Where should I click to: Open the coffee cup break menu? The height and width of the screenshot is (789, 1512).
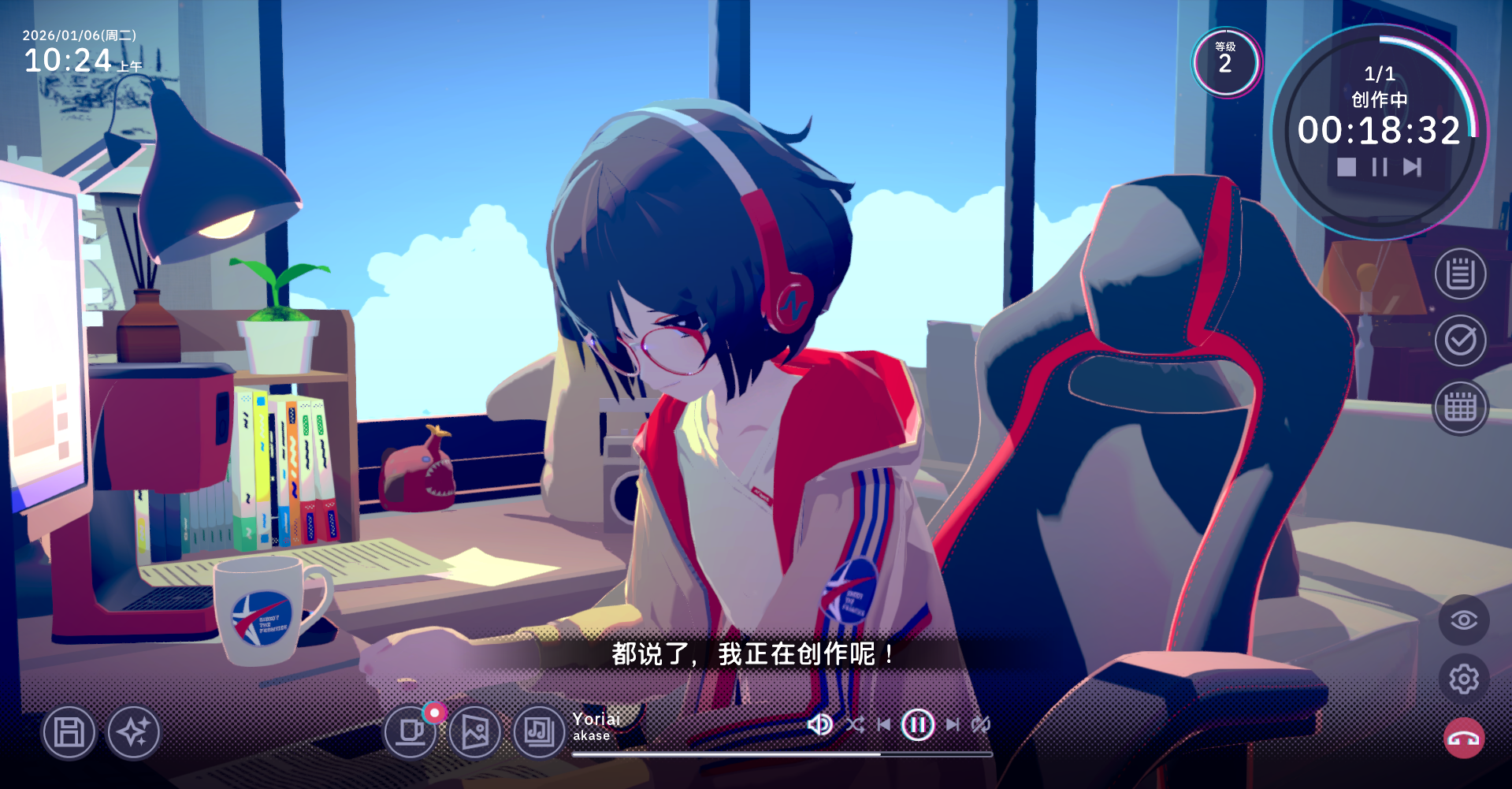click(411, 732)
